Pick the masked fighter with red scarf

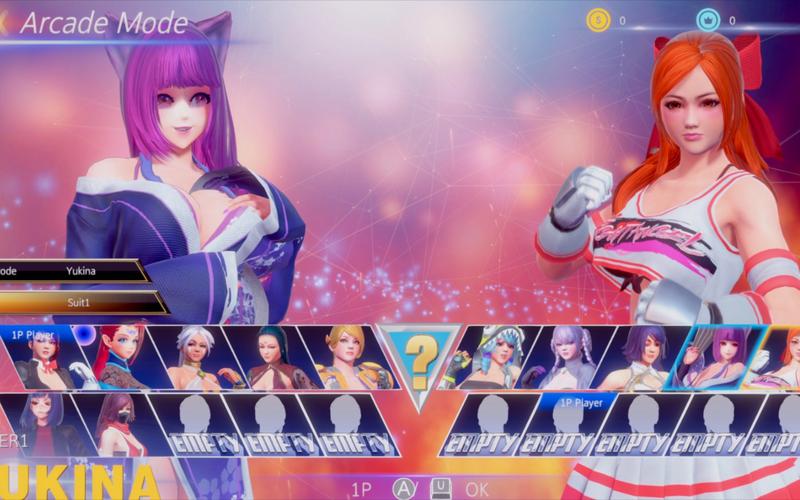(x=118, y=423)
